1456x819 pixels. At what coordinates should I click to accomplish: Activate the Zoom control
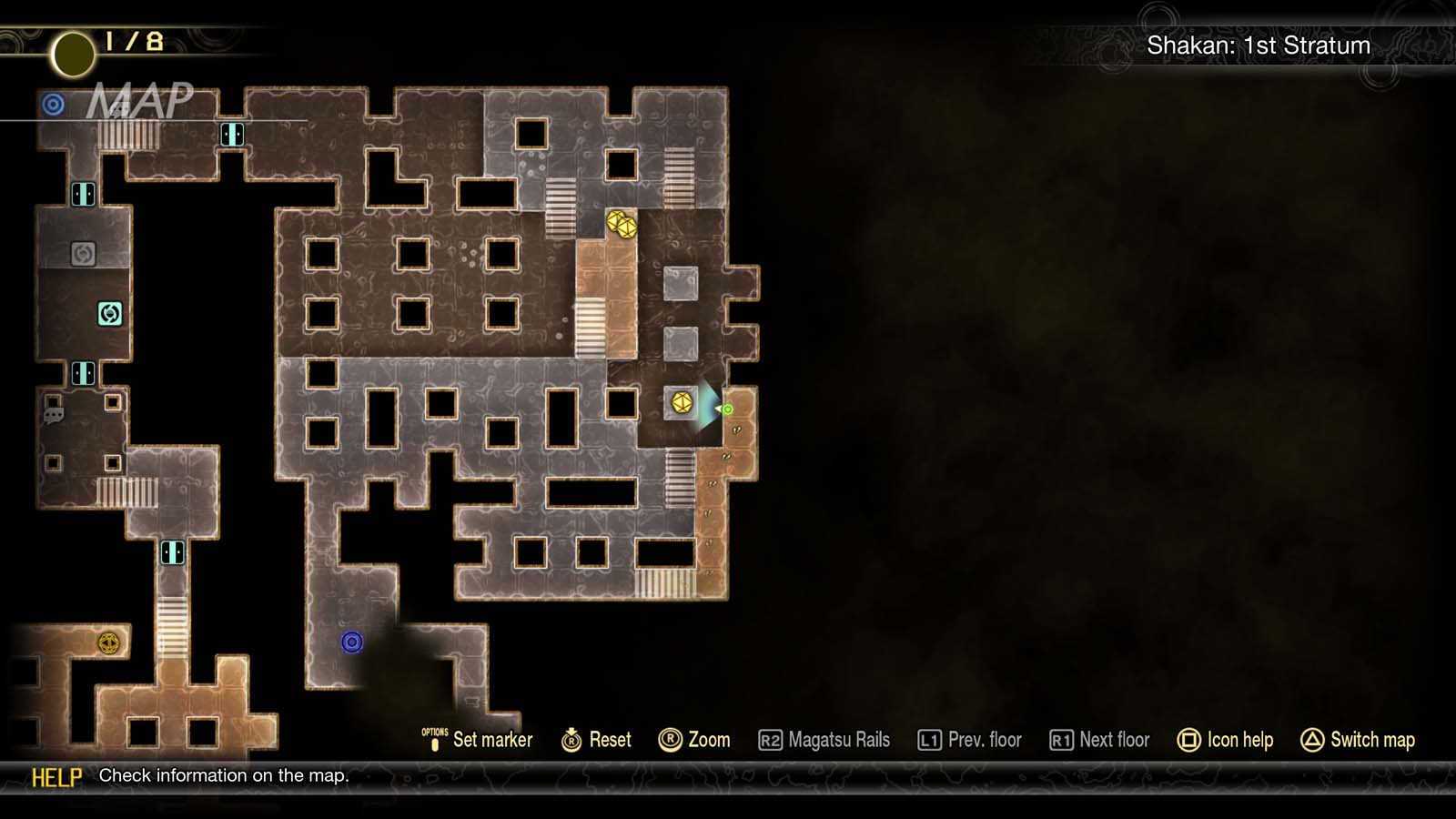pos(697,740)
